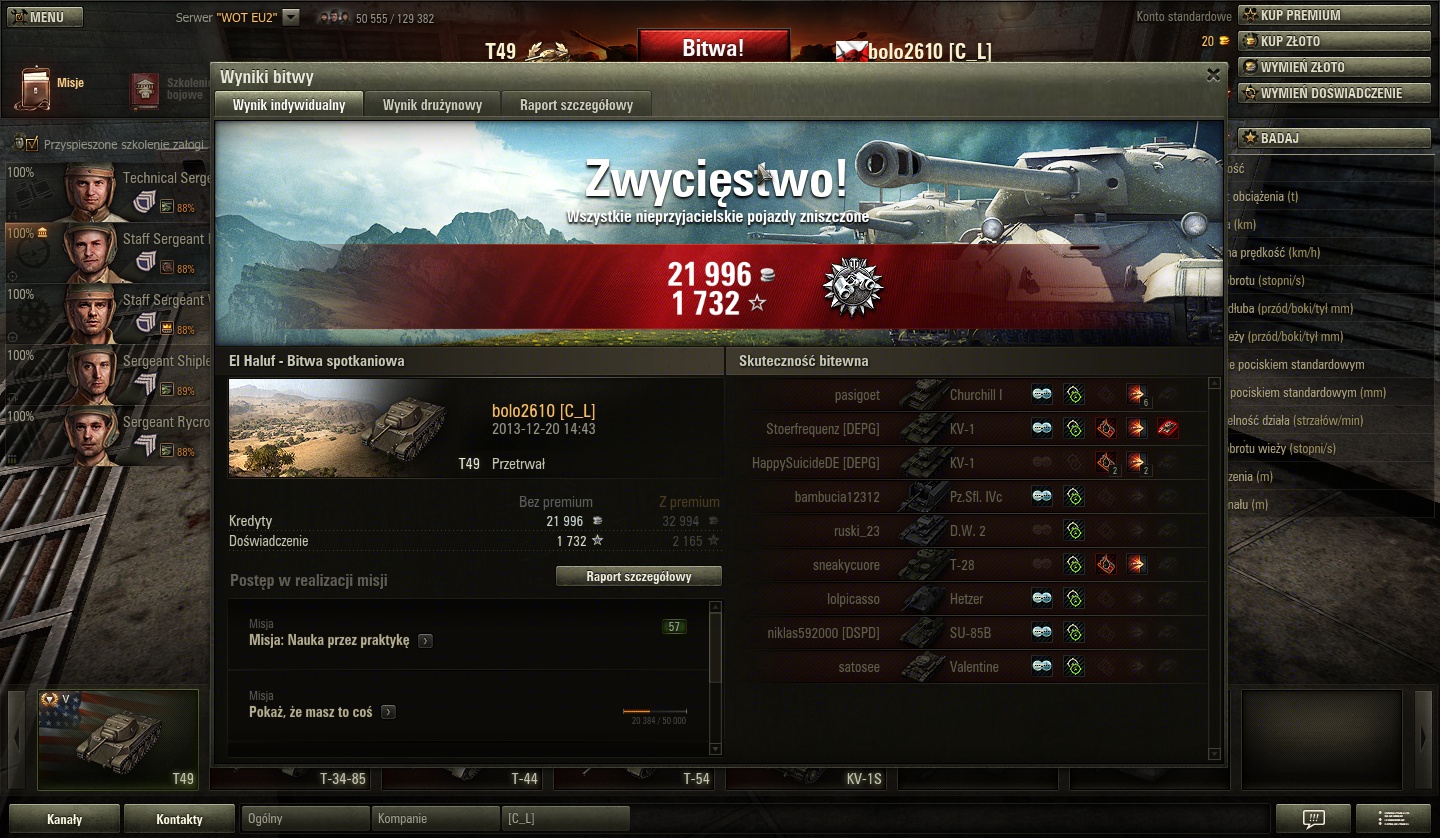Close the battle results window
The height and width of the screenshot is (838, 1440).
pyautogui.click(x=1213, y=75)
